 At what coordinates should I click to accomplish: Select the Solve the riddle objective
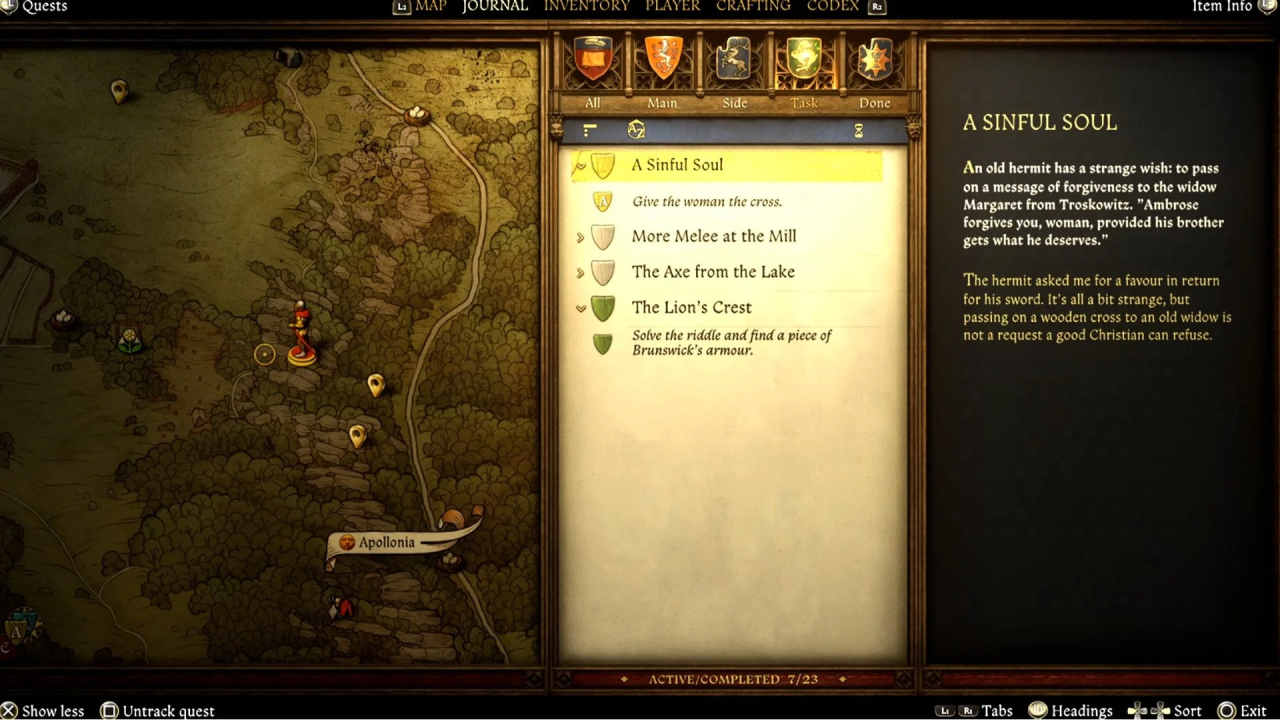[731, 343]
